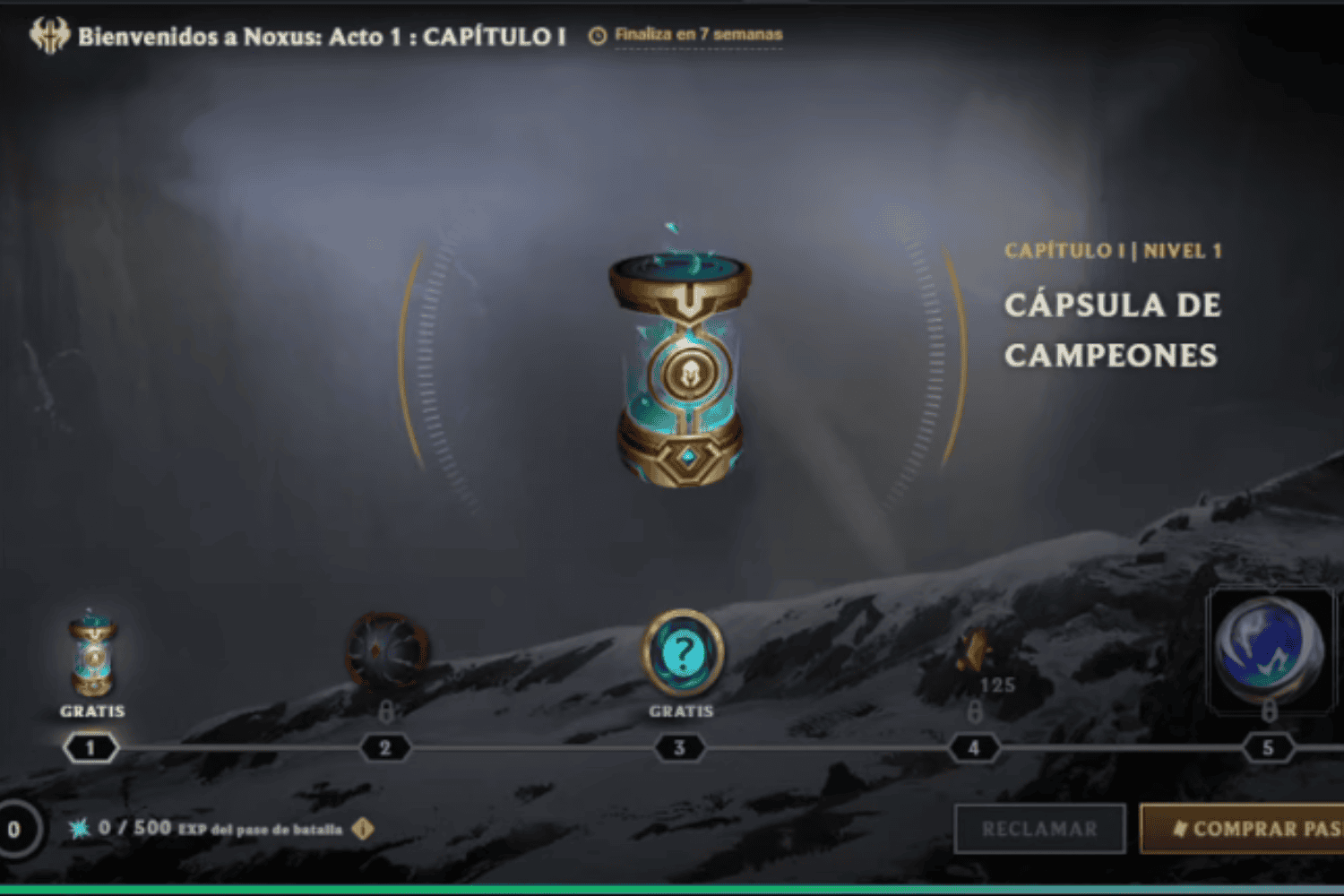Open the CAPÍTULO I | NIVEL 1 heading
This screenshot has width=1344, height=896.
pyautogui.click(x=1115, y=251)
